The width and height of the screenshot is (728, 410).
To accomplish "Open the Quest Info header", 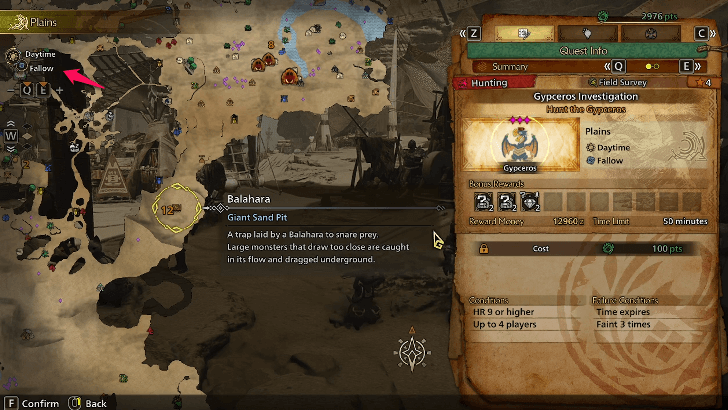I will point(588,50).
